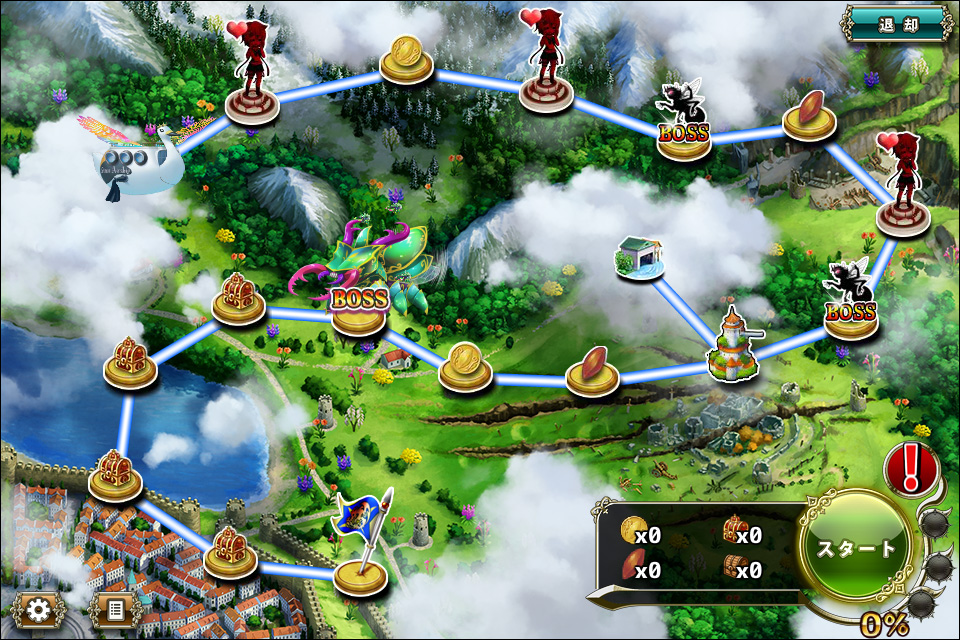The image size is (960, 640).
Task: Click the 退却 retreat button
Action: tap(895, 22)
